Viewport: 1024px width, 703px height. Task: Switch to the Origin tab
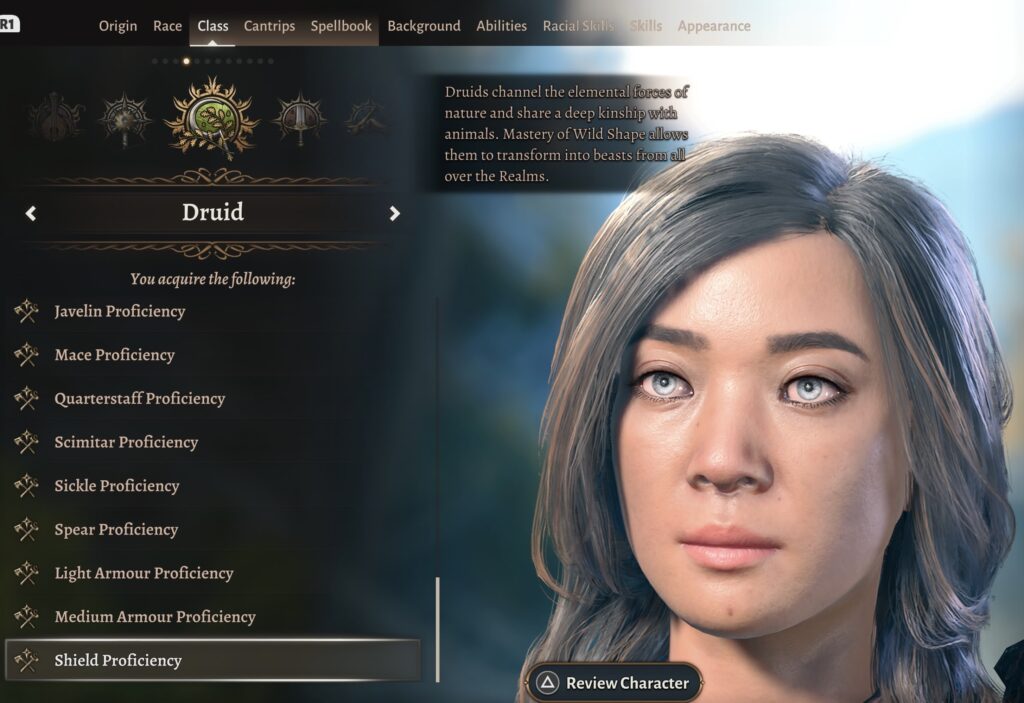tap(118, 26)
